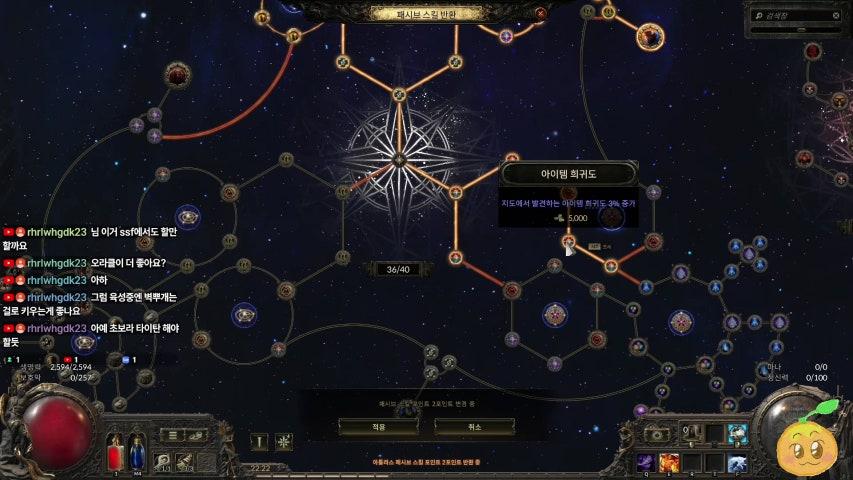853x480 pixels.
Task: Click the snowflake icon button
Action: (x=284, y=441)
